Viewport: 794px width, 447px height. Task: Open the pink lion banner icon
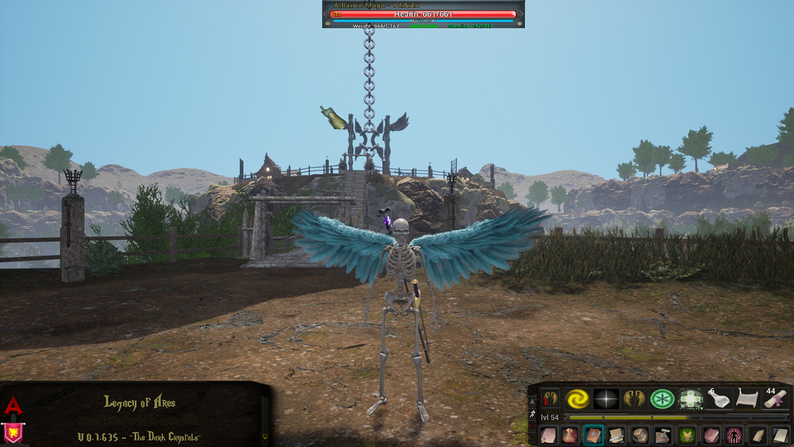13,433
